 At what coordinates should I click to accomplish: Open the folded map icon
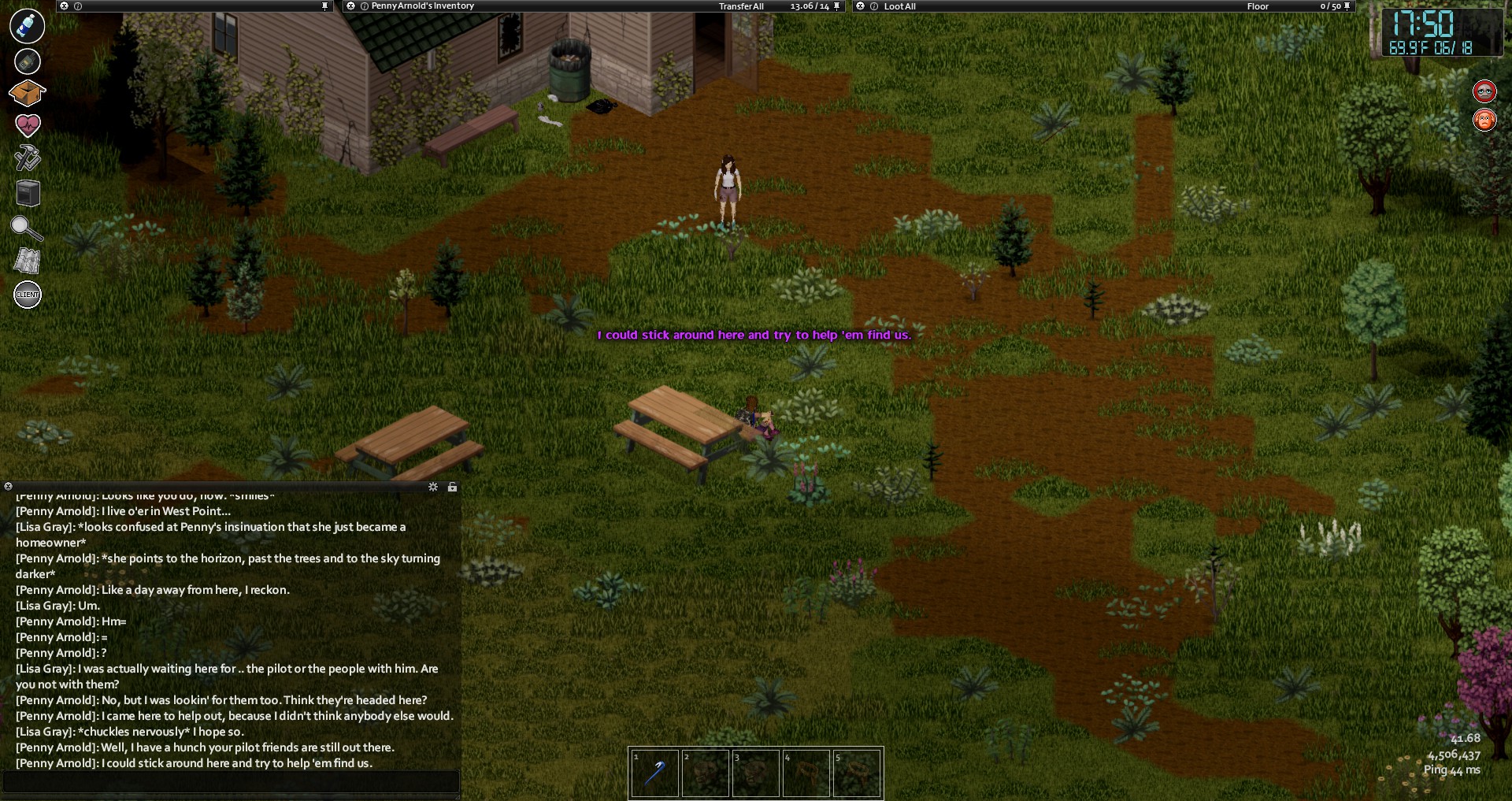tap(28, 261)
